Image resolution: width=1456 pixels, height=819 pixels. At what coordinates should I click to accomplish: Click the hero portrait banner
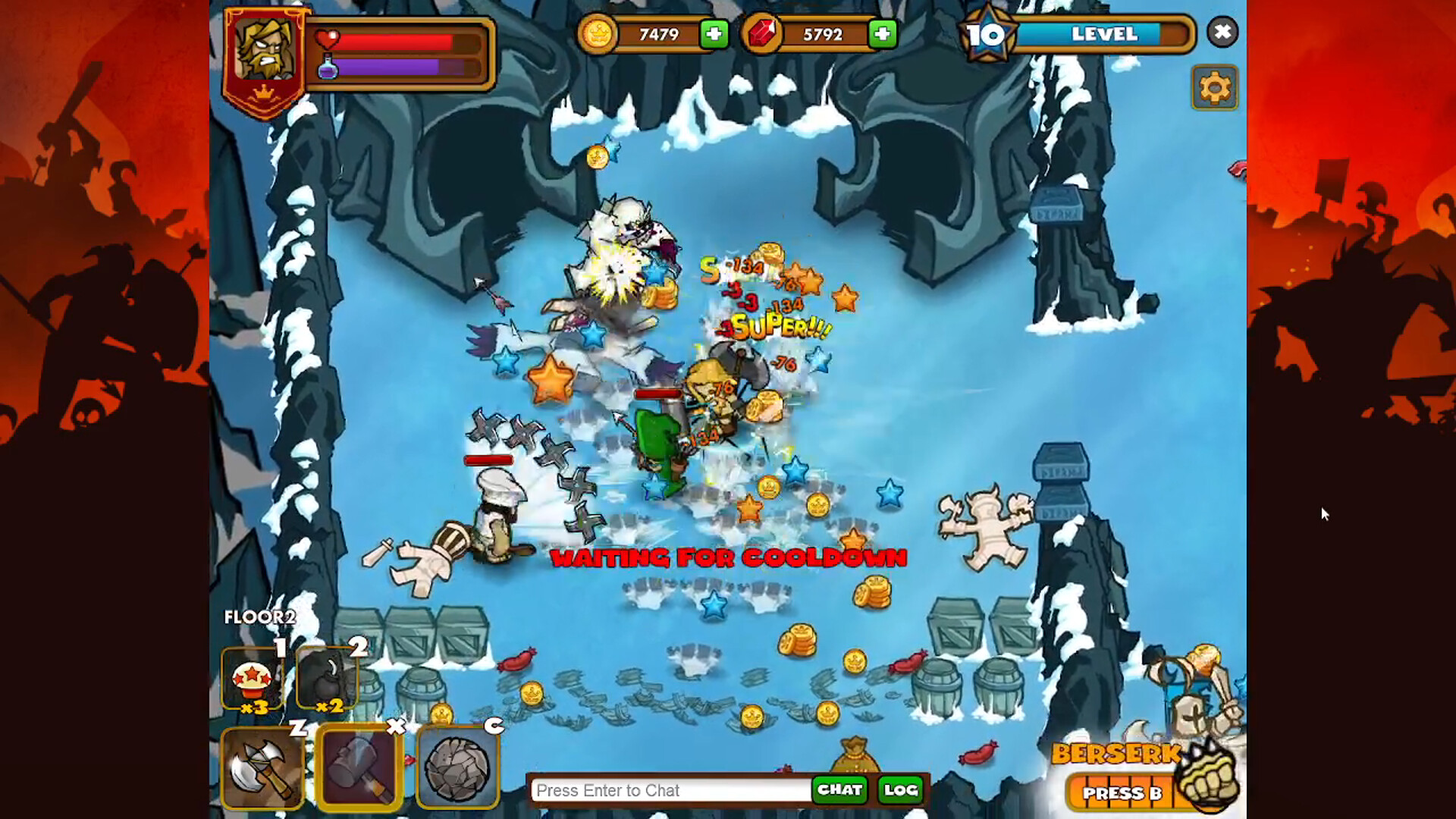(264, 57)
